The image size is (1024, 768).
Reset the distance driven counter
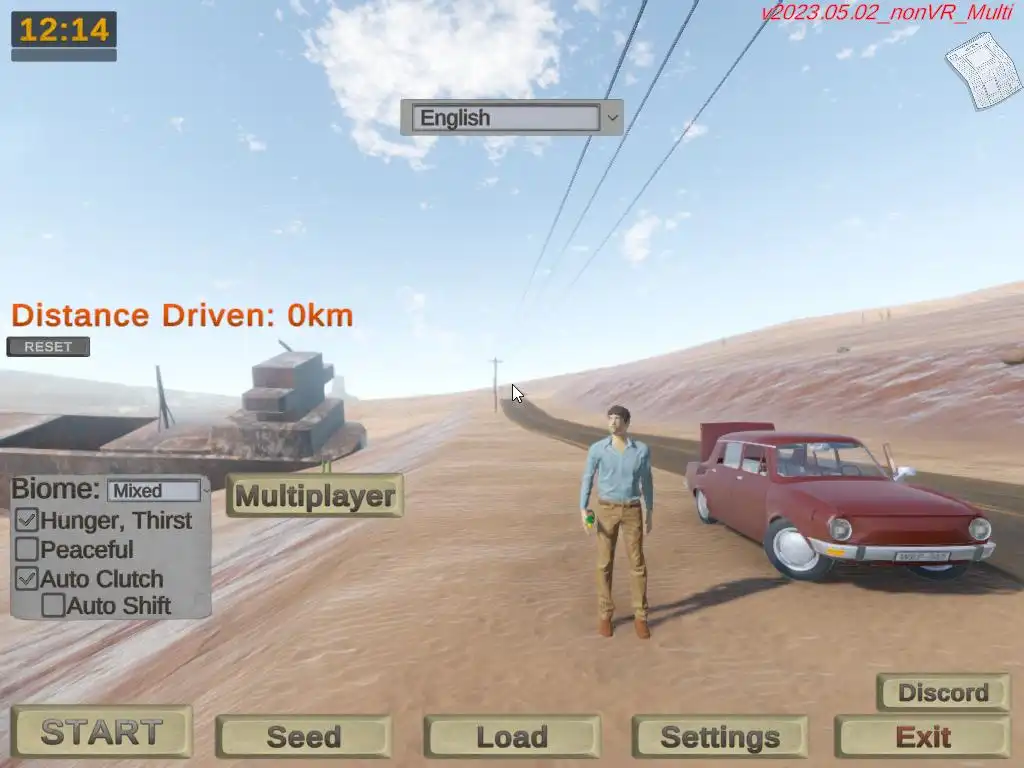tap(48, 347)
